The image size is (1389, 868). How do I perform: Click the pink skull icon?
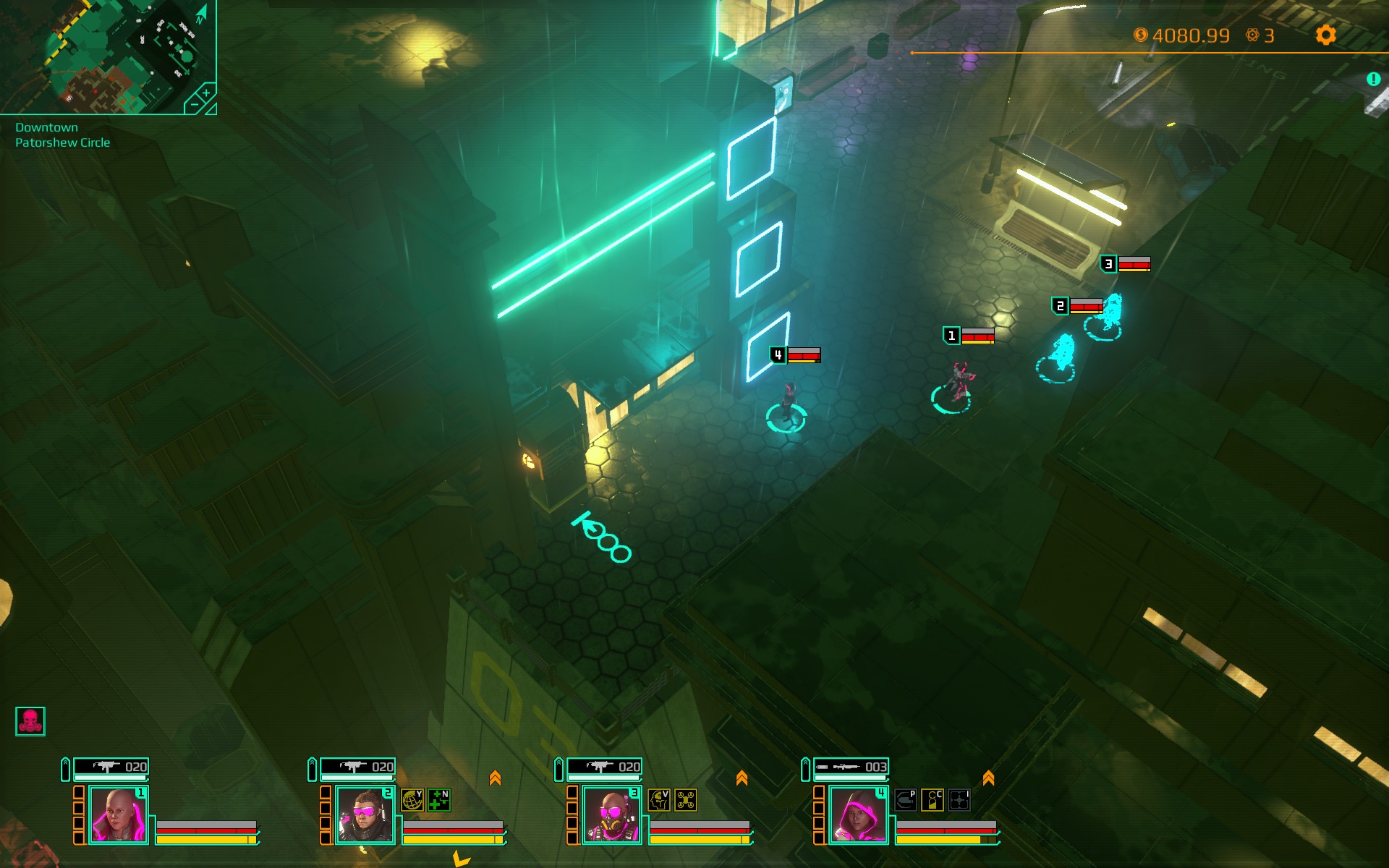click(30, 721)
